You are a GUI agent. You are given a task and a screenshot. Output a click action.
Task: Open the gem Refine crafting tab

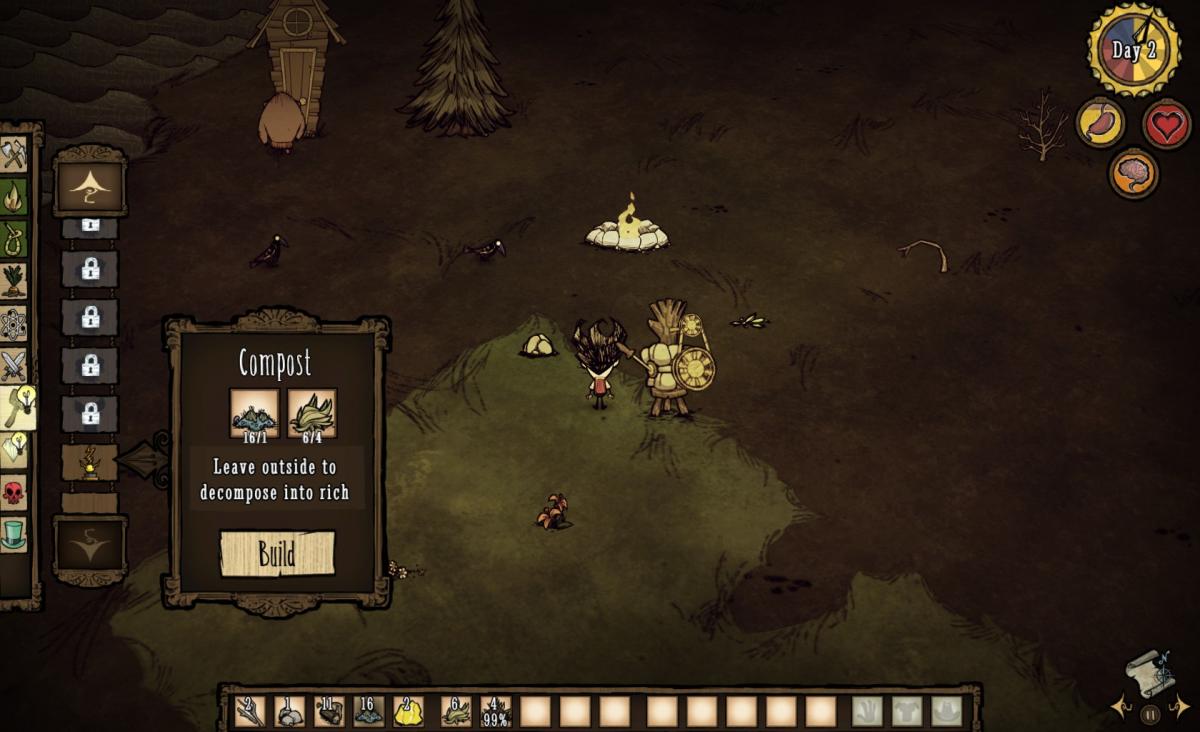pos(14,450)
